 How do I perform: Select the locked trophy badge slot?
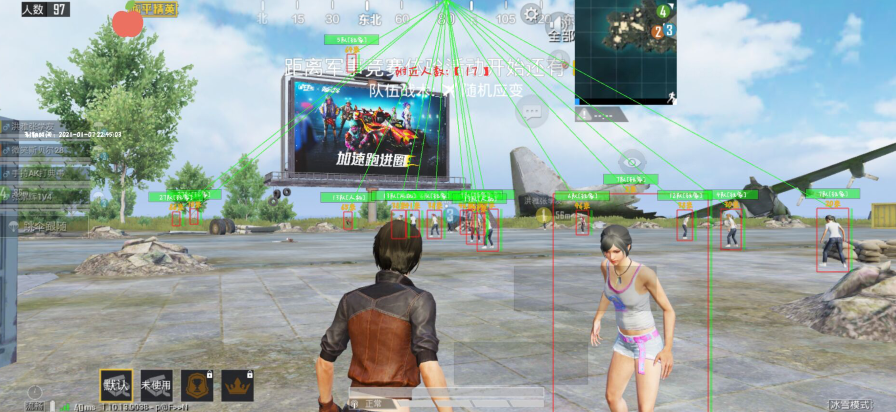[197, 385]
